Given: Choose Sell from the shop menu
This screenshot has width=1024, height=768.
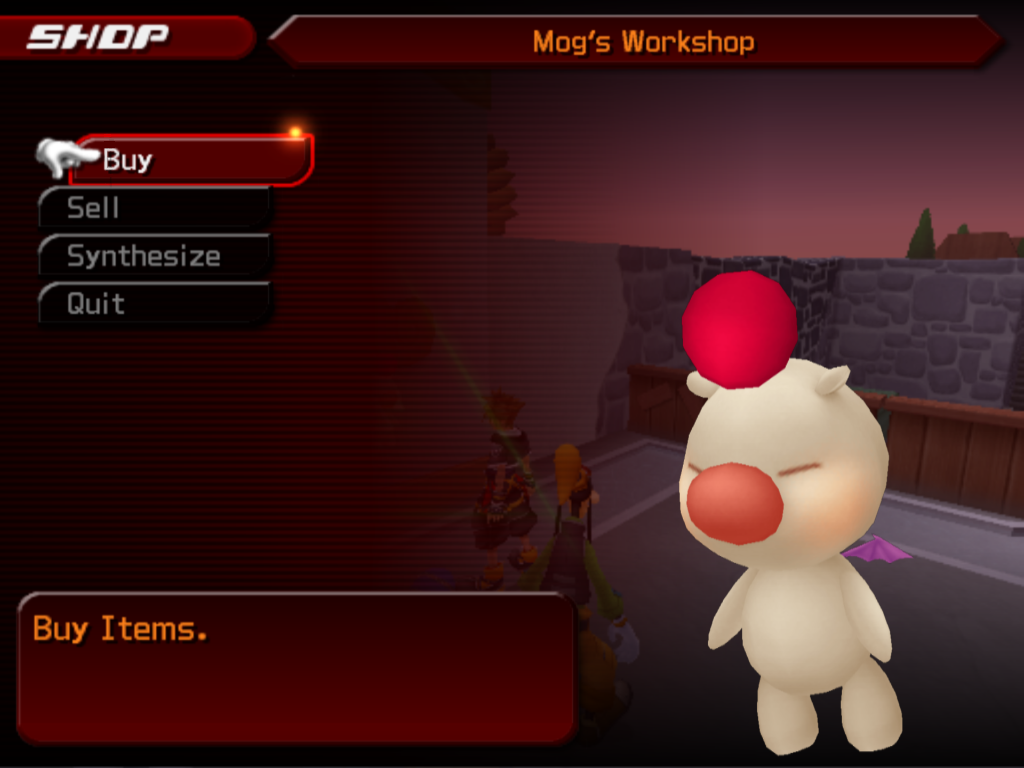Looking at the screenshot, I should (155, 208).
